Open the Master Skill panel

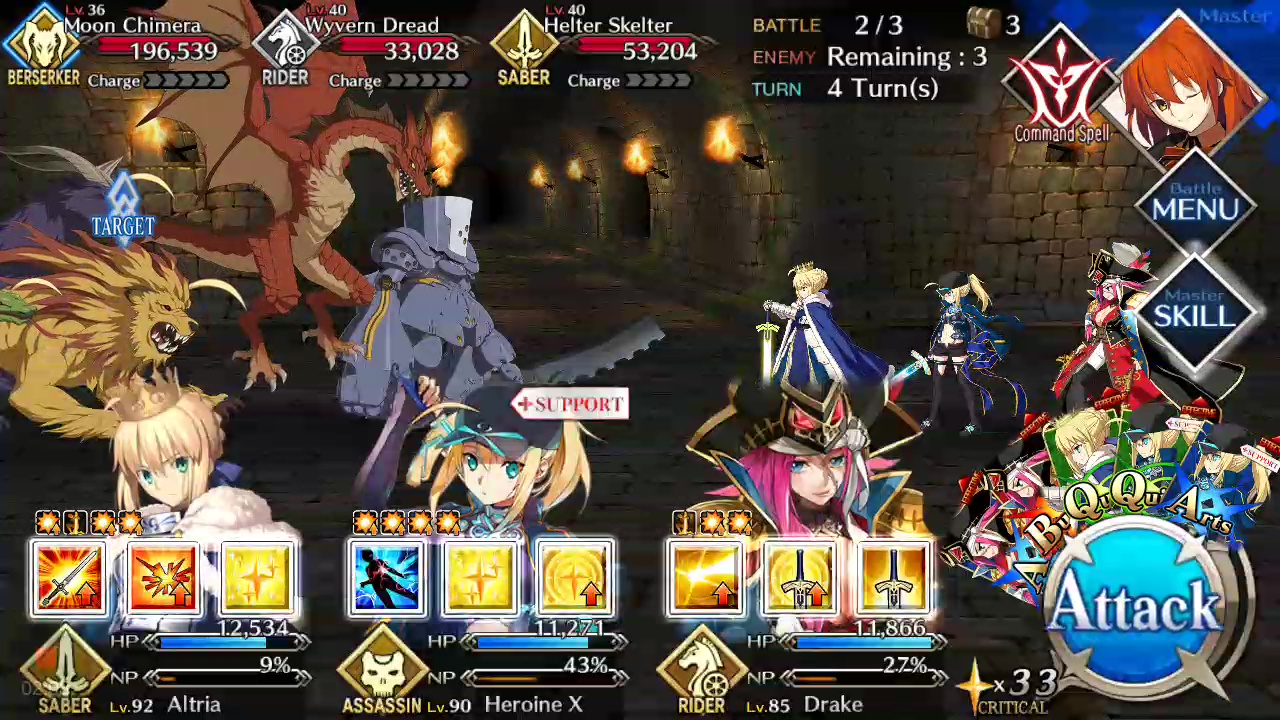pos(1195,312)
